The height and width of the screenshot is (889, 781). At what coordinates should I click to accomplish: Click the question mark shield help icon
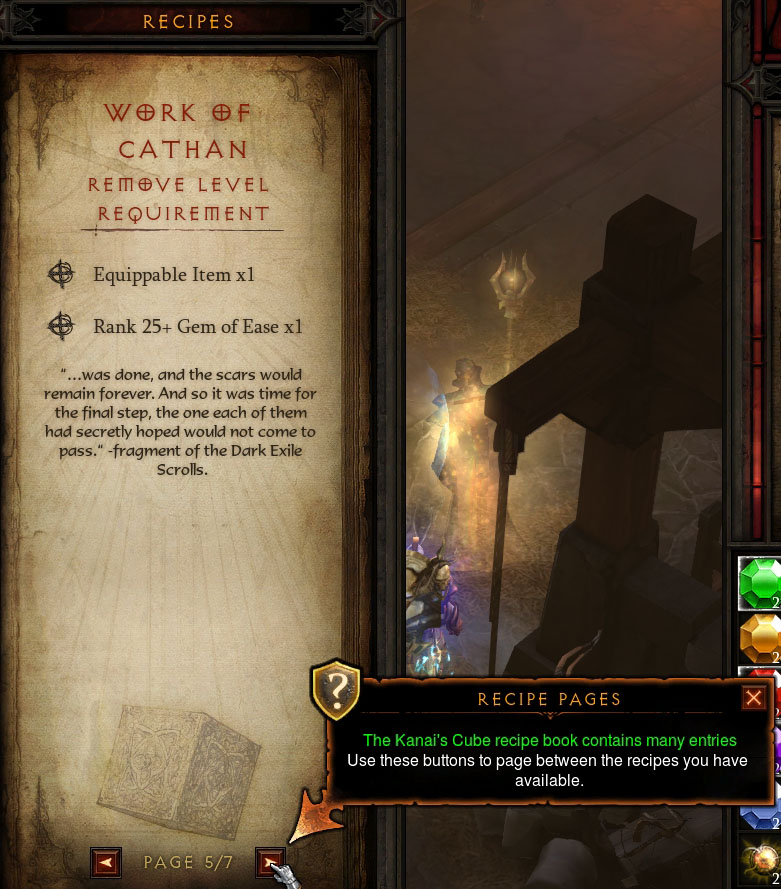tap(338, 689)
